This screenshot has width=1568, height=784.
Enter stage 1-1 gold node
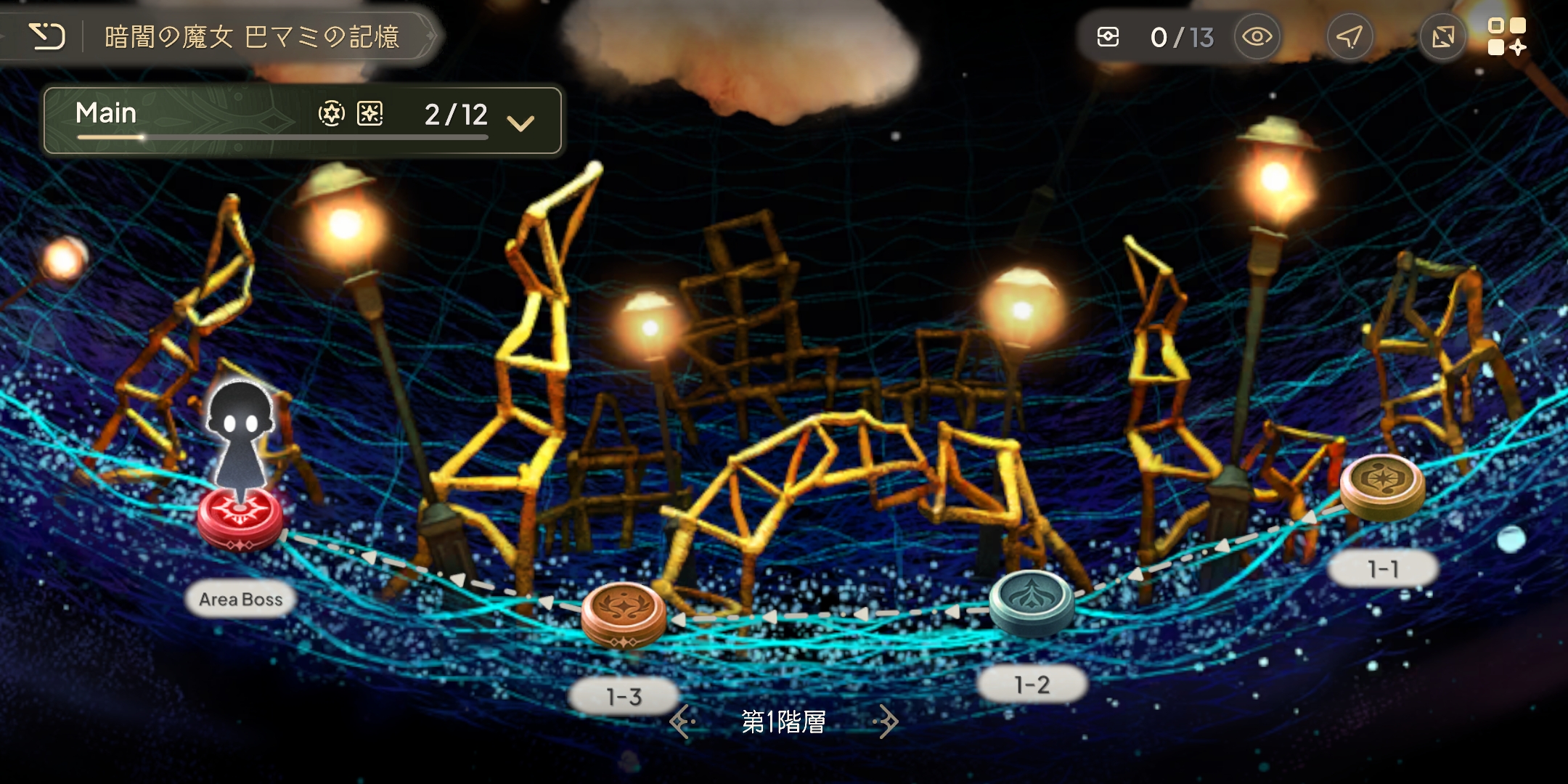1382,485
